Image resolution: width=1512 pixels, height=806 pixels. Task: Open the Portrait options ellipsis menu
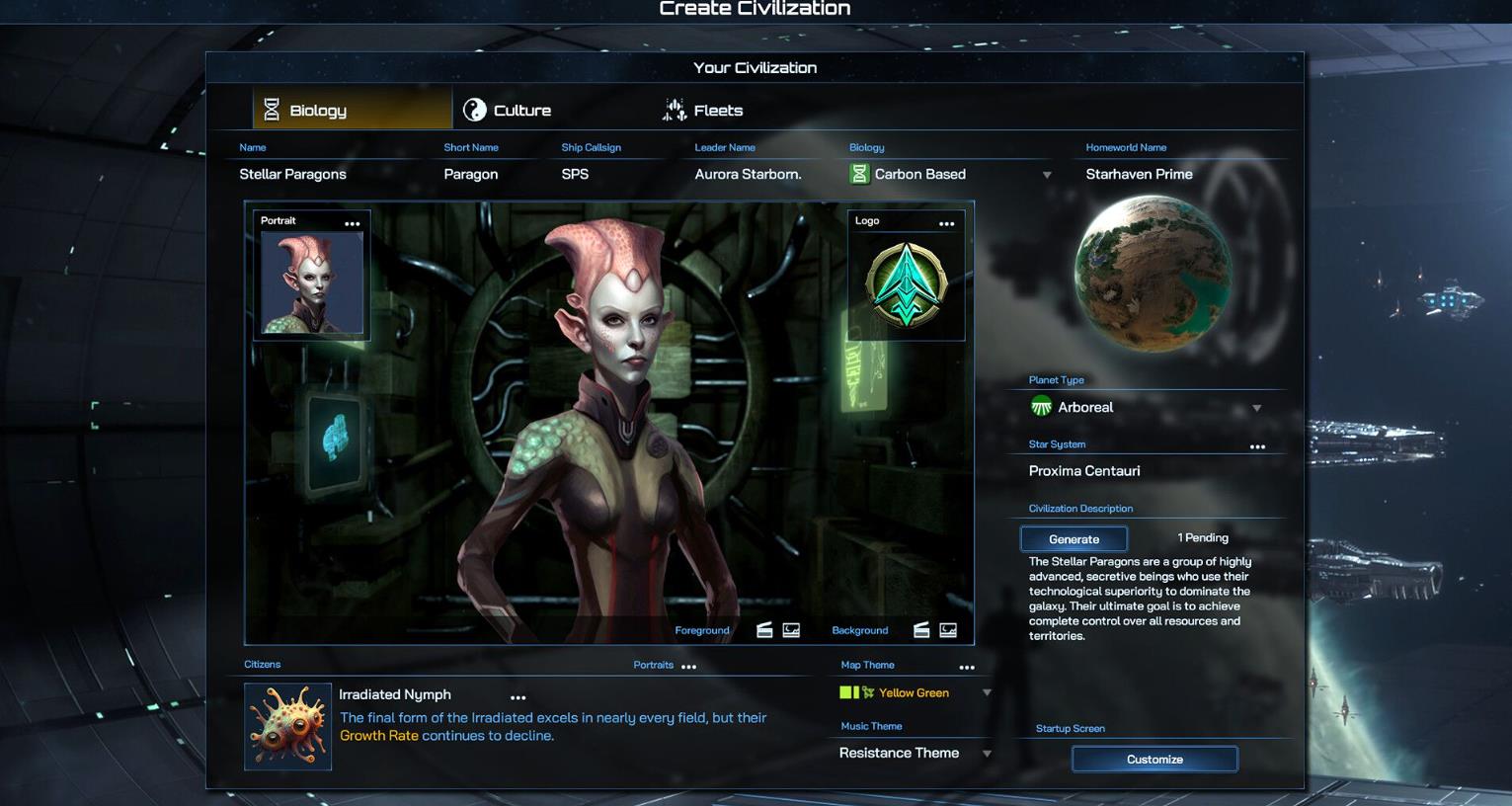[353, 222]
